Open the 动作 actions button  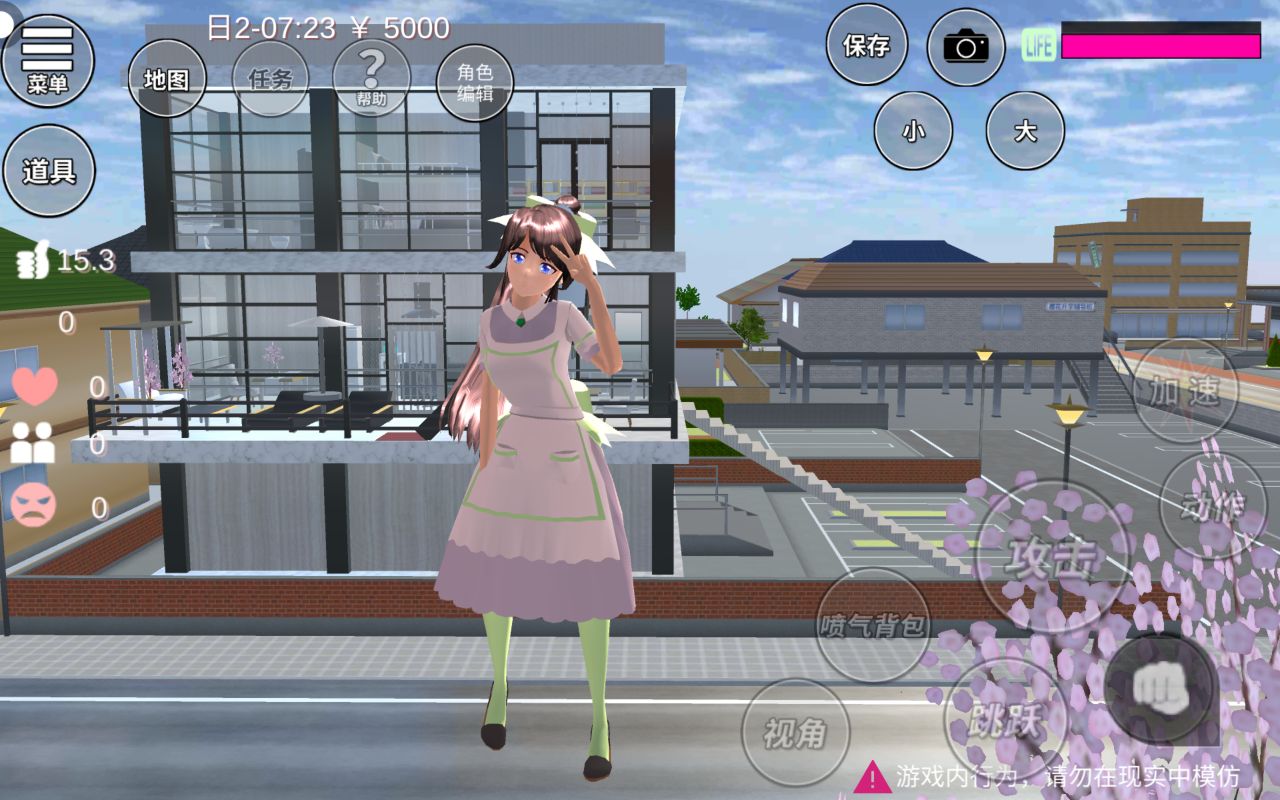[1212, 506]
